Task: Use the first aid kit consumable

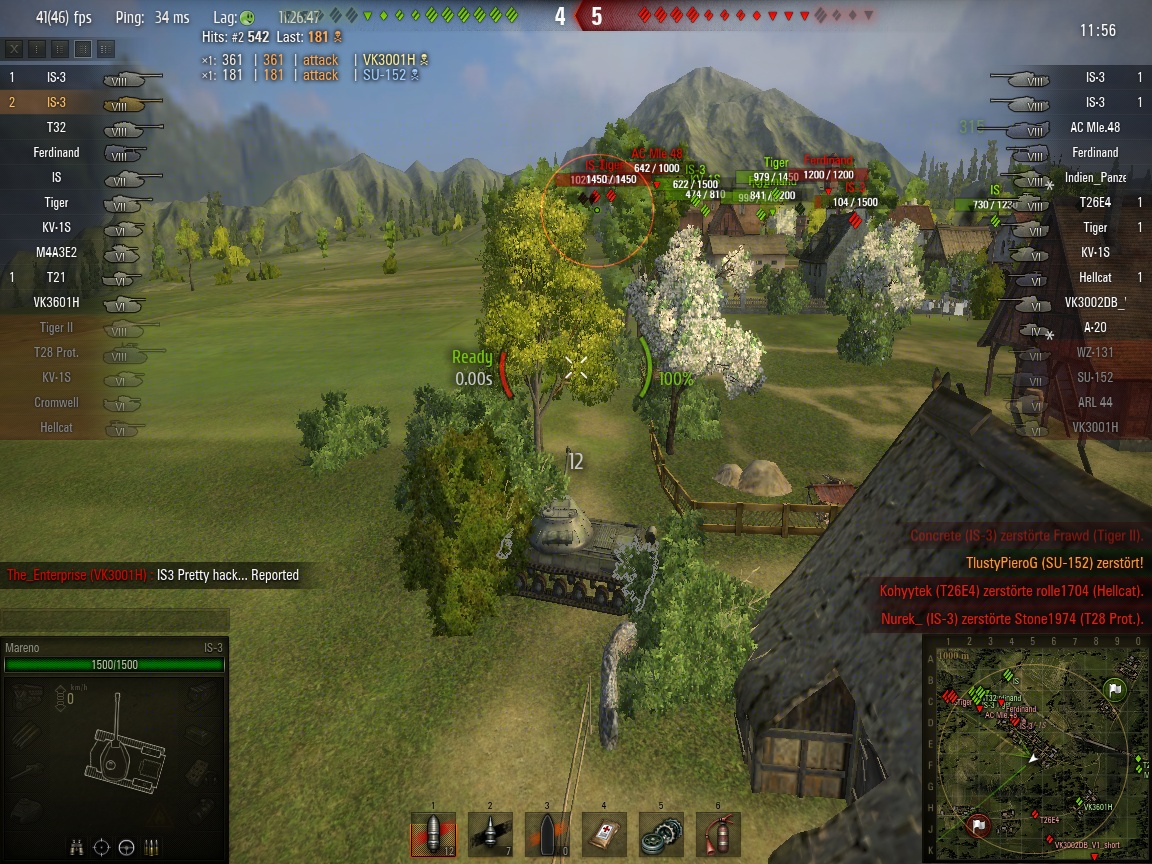Action: click(604, 833)
